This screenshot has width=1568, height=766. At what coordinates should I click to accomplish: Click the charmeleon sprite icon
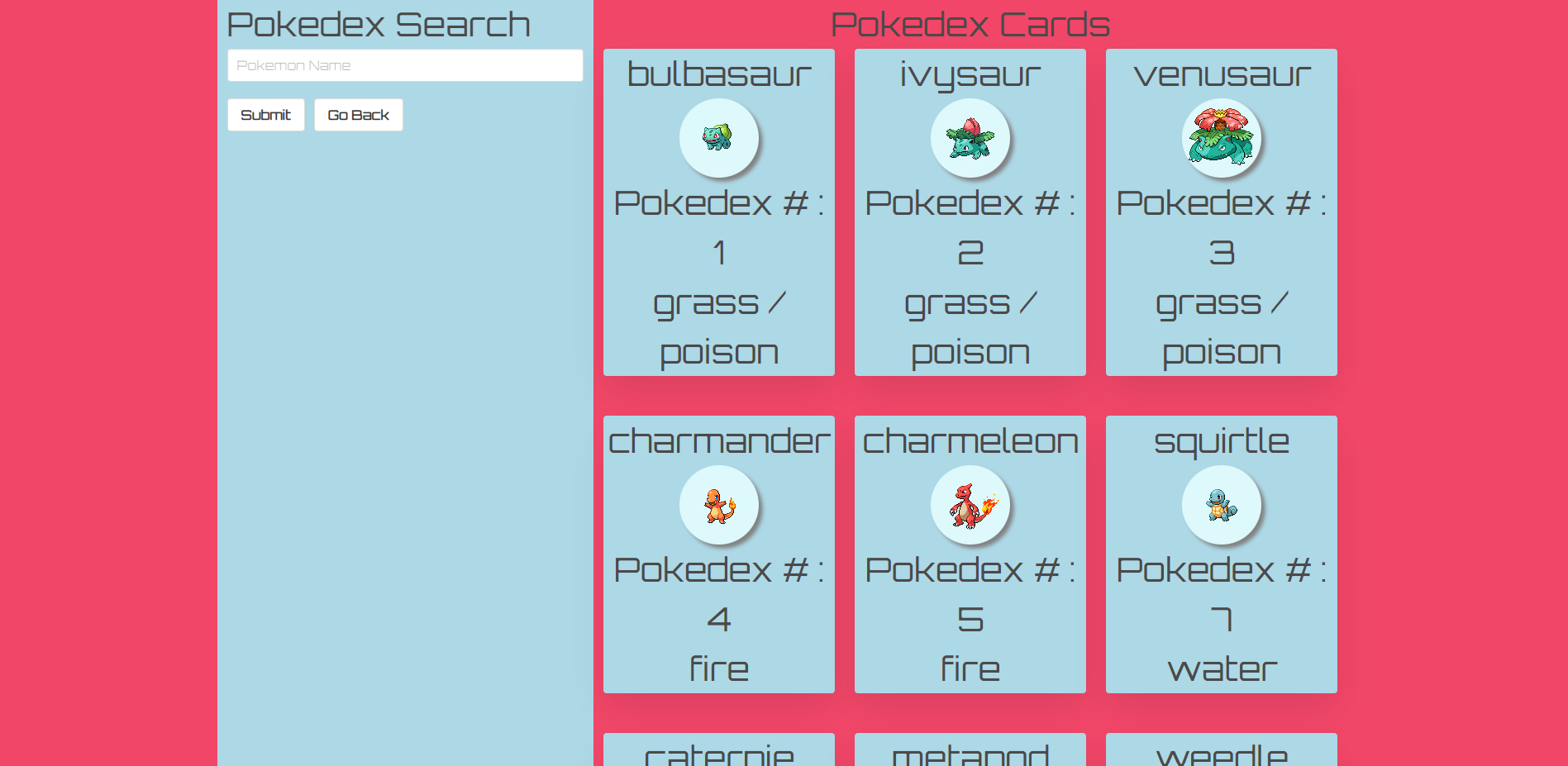click(x=970, y=505)
